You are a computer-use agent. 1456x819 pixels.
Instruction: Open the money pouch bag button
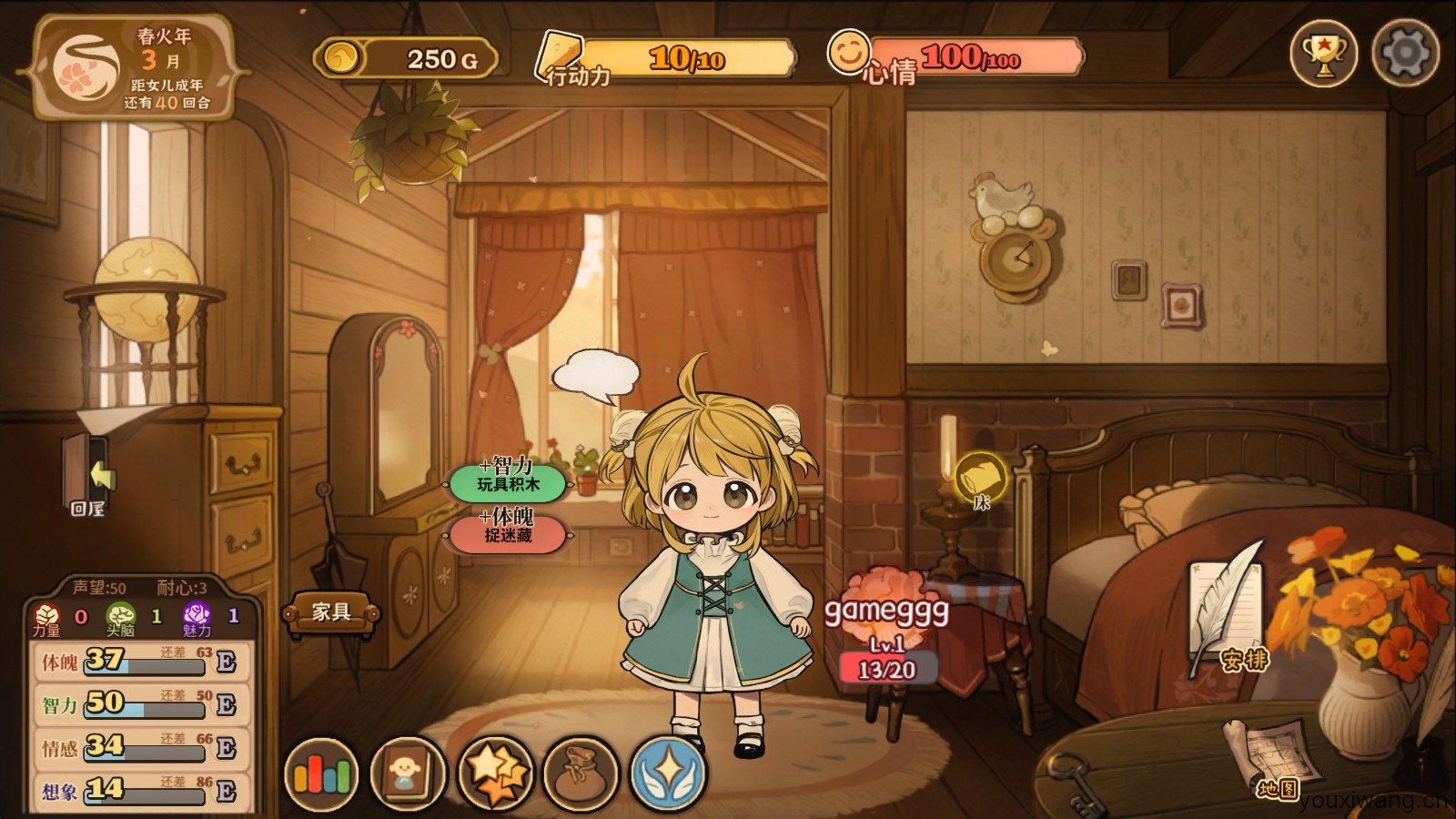(x=581, y=774)
